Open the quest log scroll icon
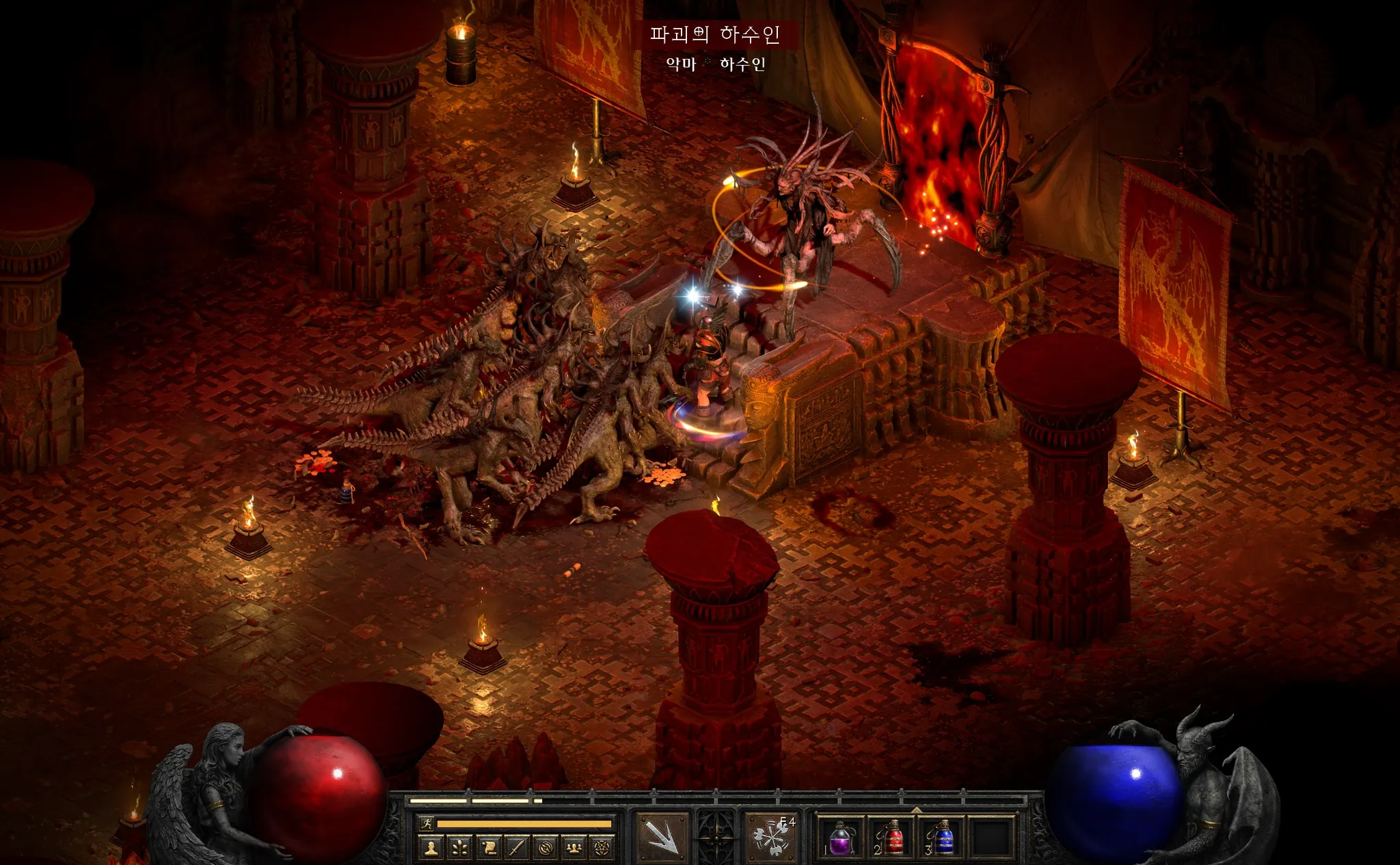Image resolution: width=1400 pixels, height=865 pixels. tap(488, 848)
